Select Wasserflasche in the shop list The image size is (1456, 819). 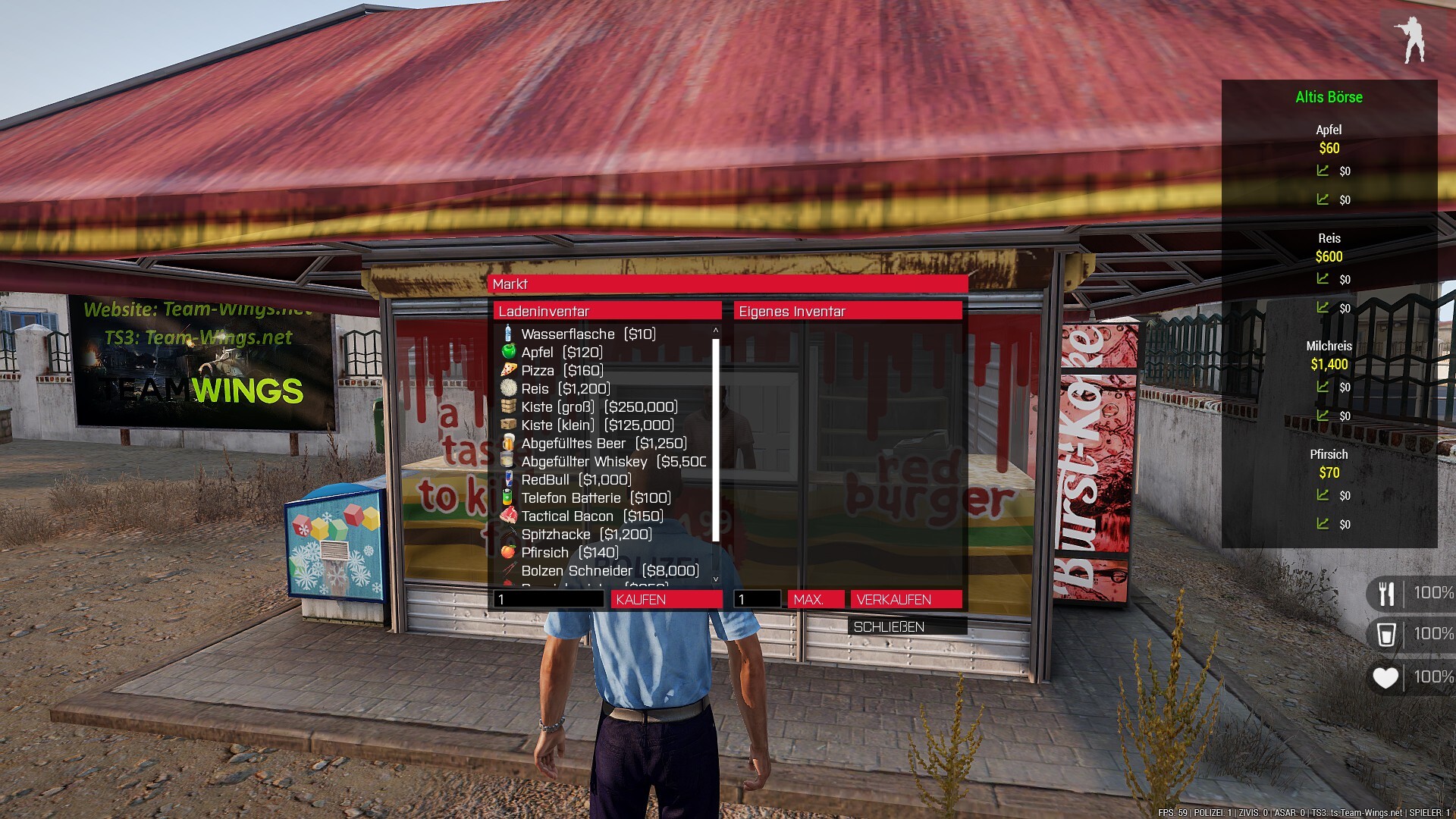[588, 334]
